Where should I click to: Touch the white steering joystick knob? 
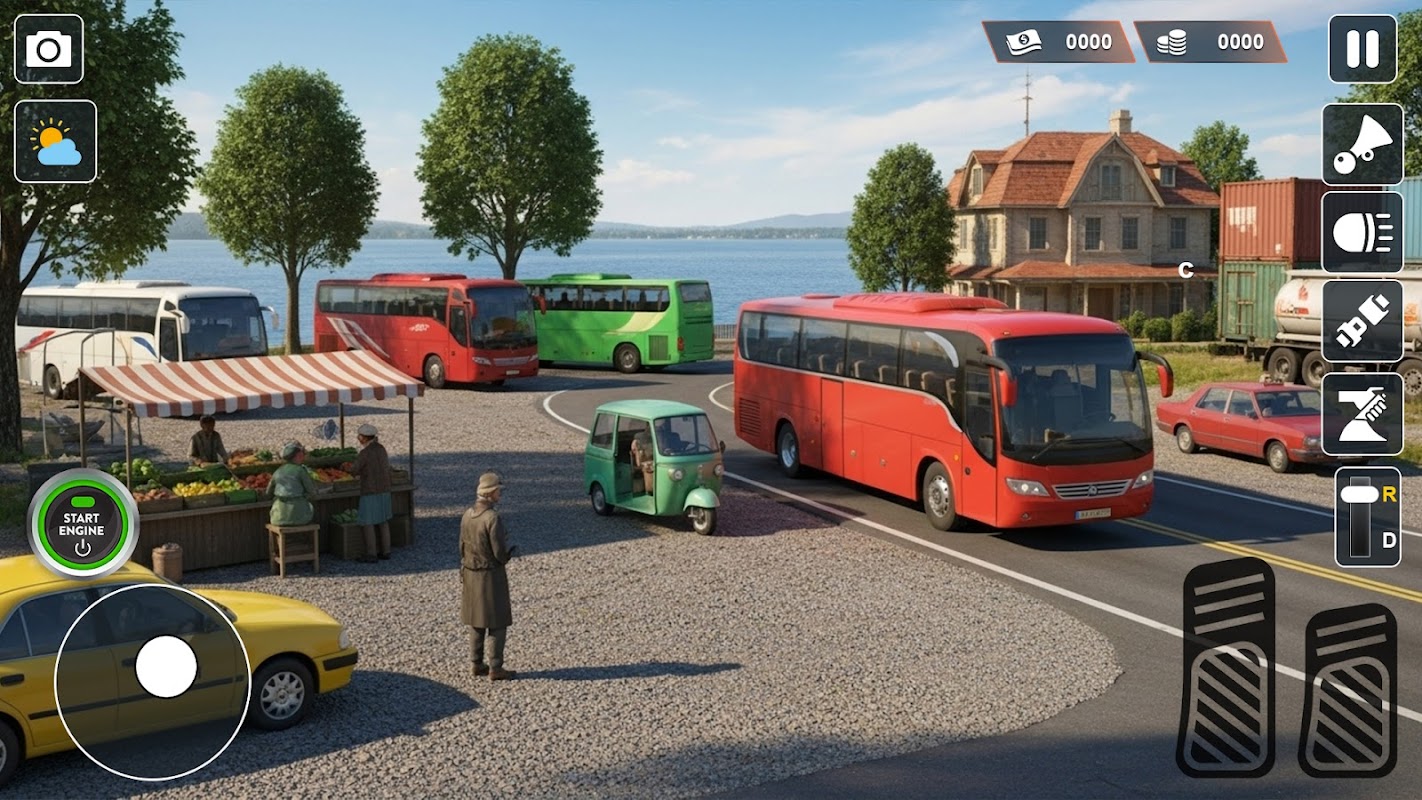tap(166, 666)
